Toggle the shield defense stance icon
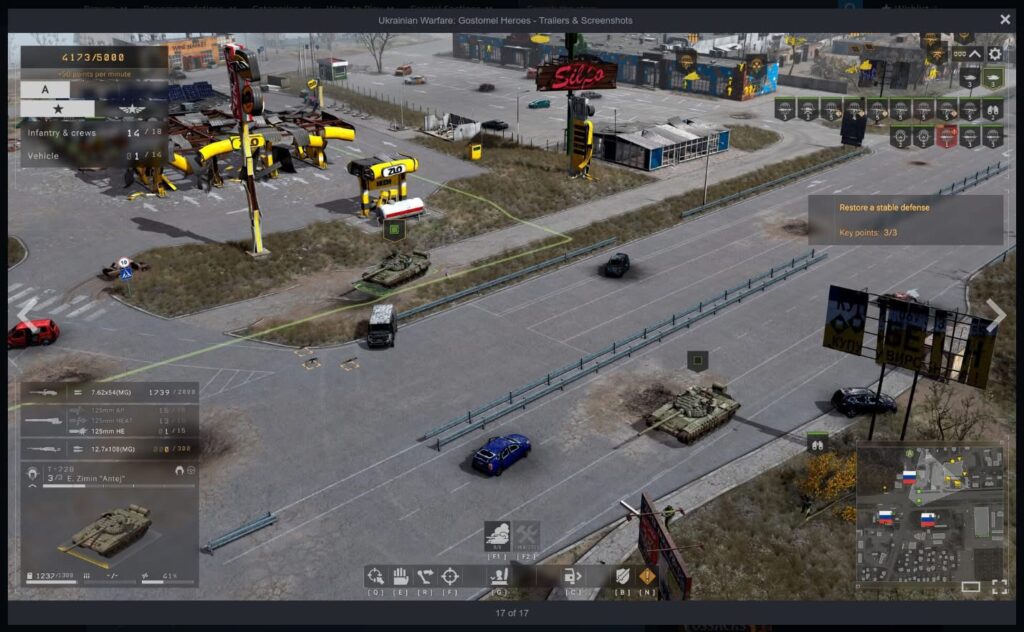This screenshot has height=632, width=1024. 622,576
